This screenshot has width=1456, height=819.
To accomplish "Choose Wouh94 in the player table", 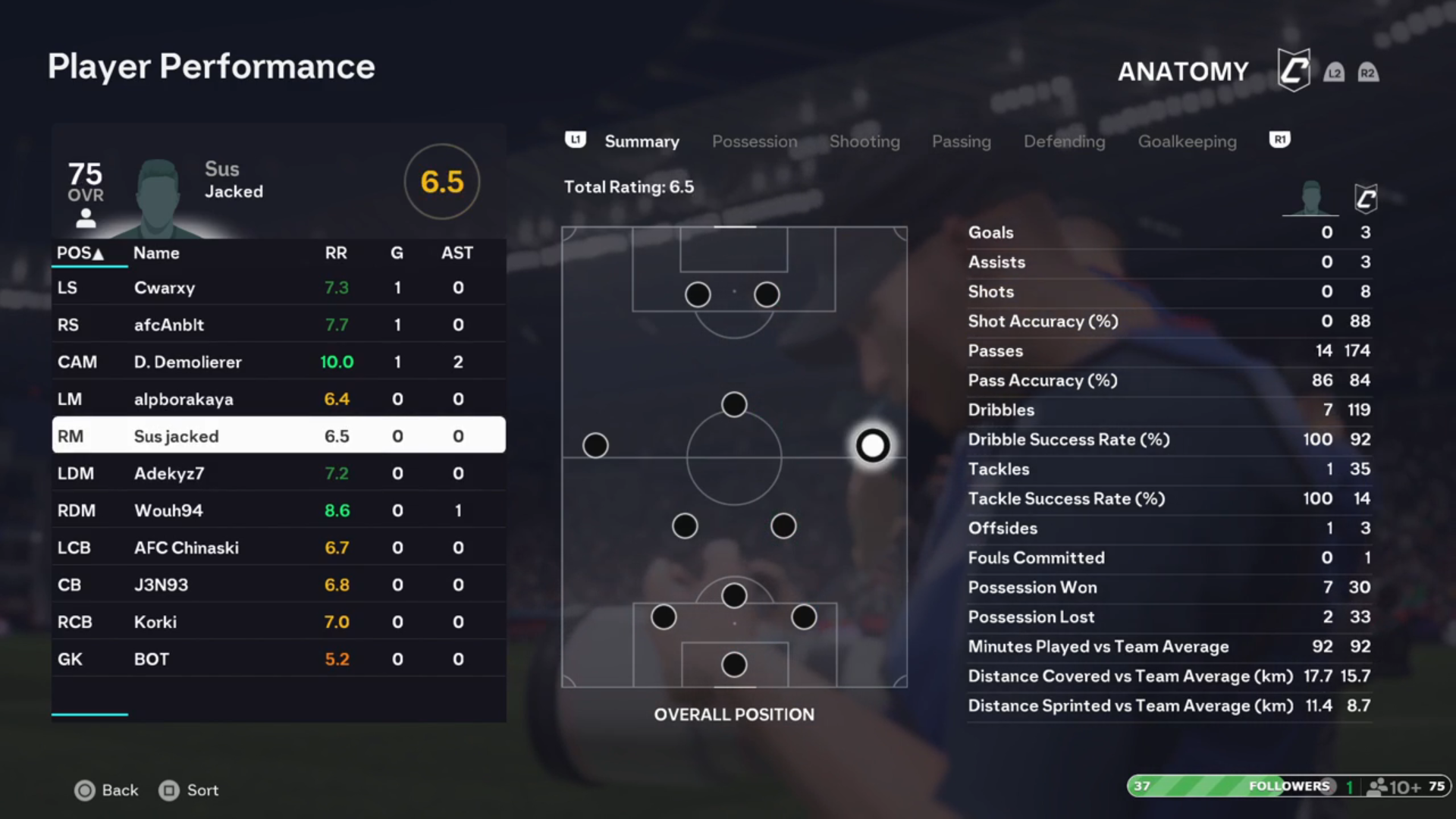I will (x=278, y=511).
